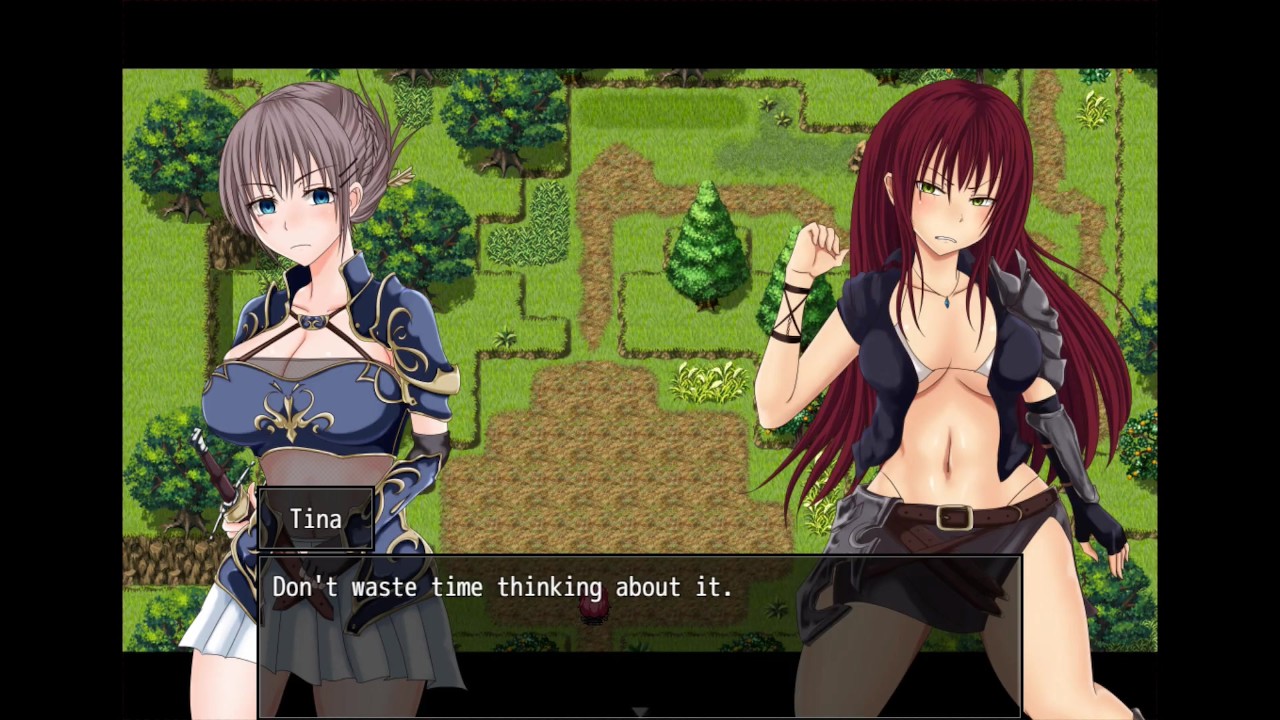Click the dialogue continue arrow indicator
Viewport: 1280px width, 720px height.
pyautogui.click(x=640, y=711)
